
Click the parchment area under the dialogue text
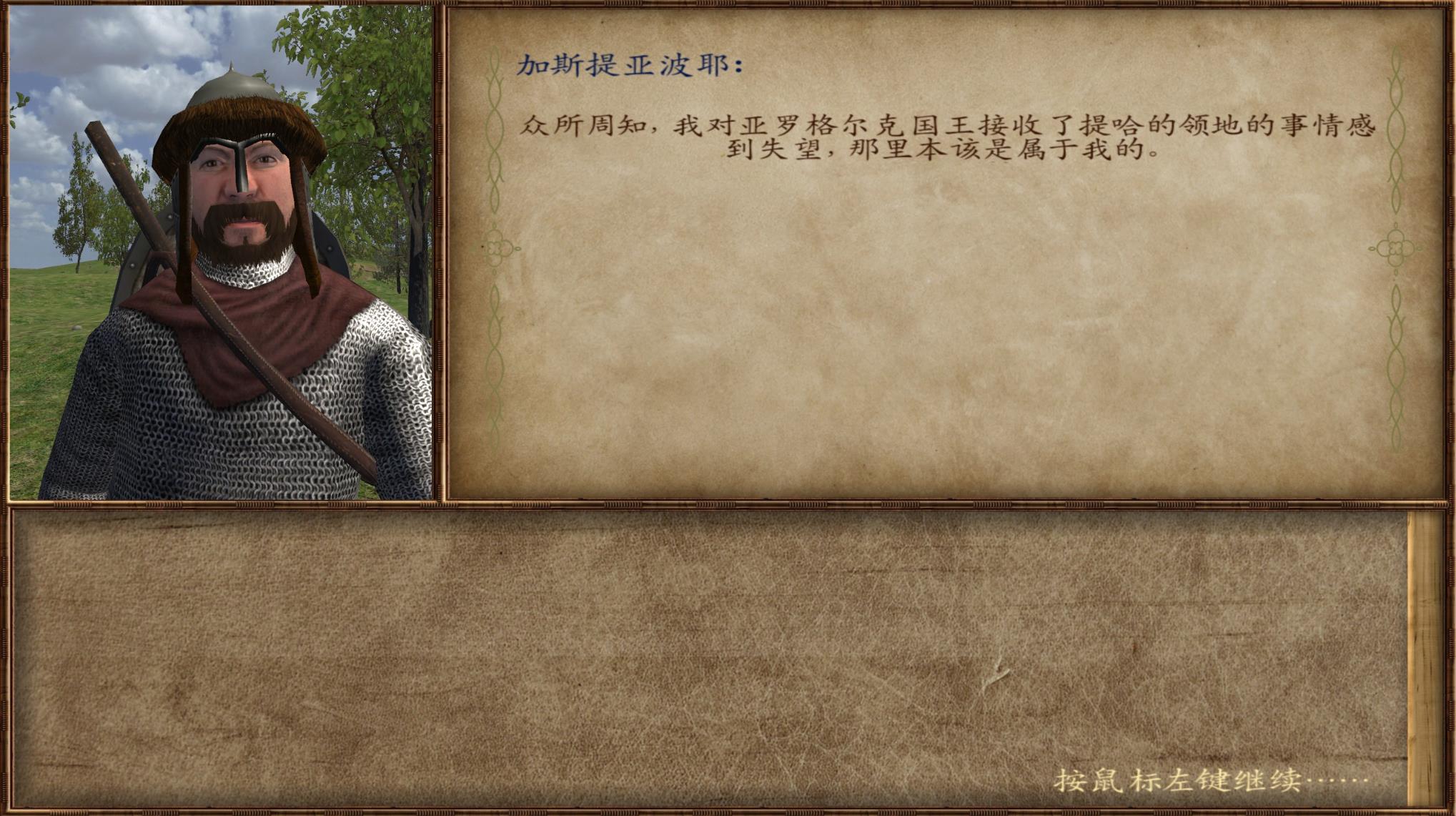929,322
